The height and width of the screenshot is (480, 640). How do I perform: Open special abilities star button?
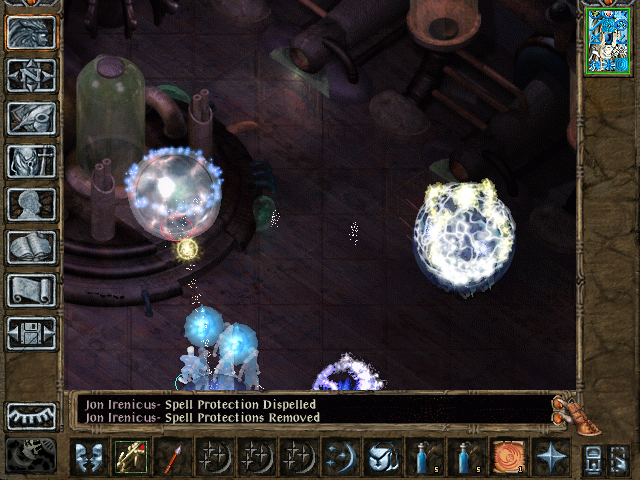pyautogui.click(x=549, y=457)
